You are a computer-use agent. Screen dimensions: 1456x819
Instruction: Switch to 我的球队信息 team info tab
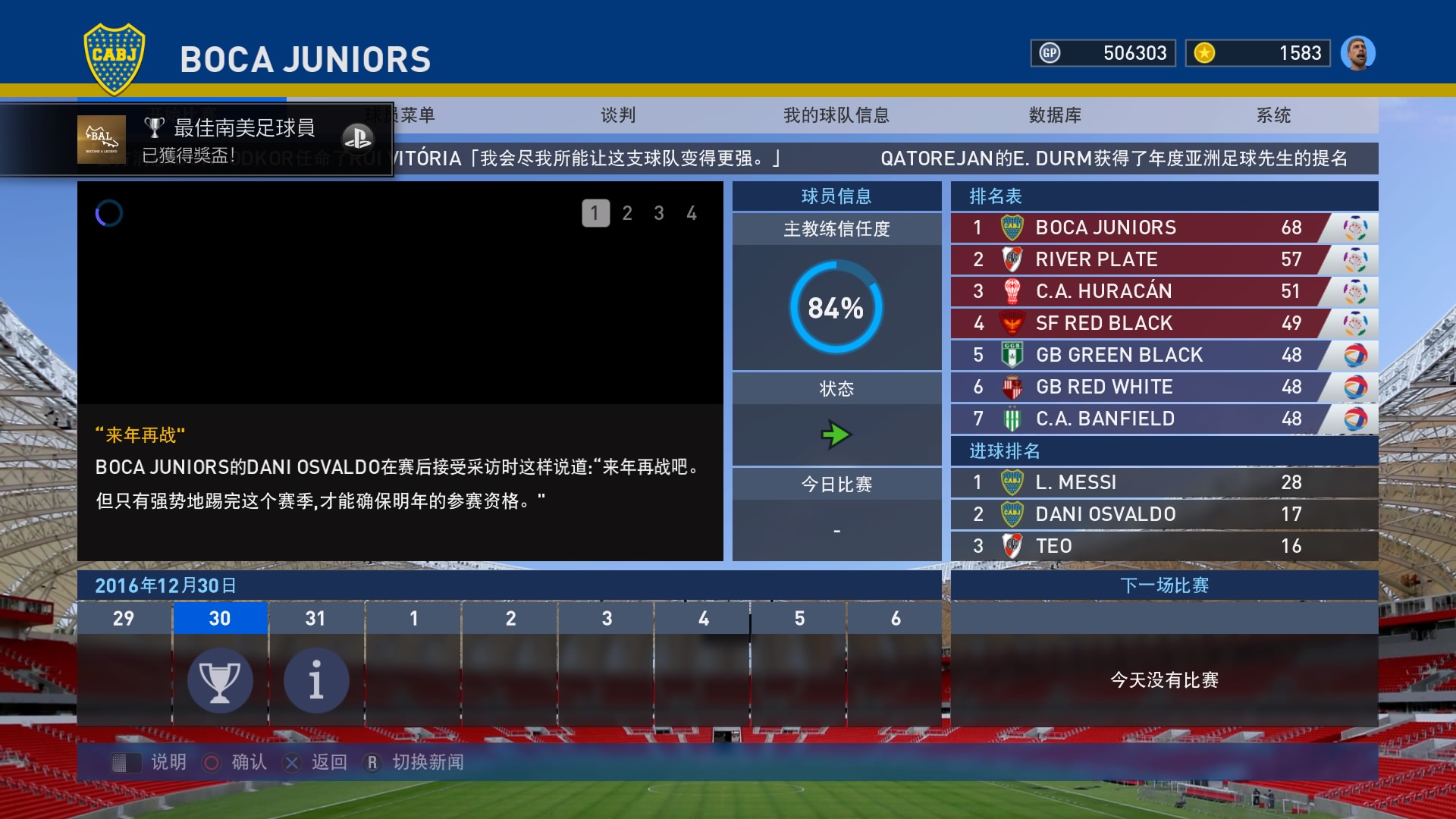pos(836,115)
